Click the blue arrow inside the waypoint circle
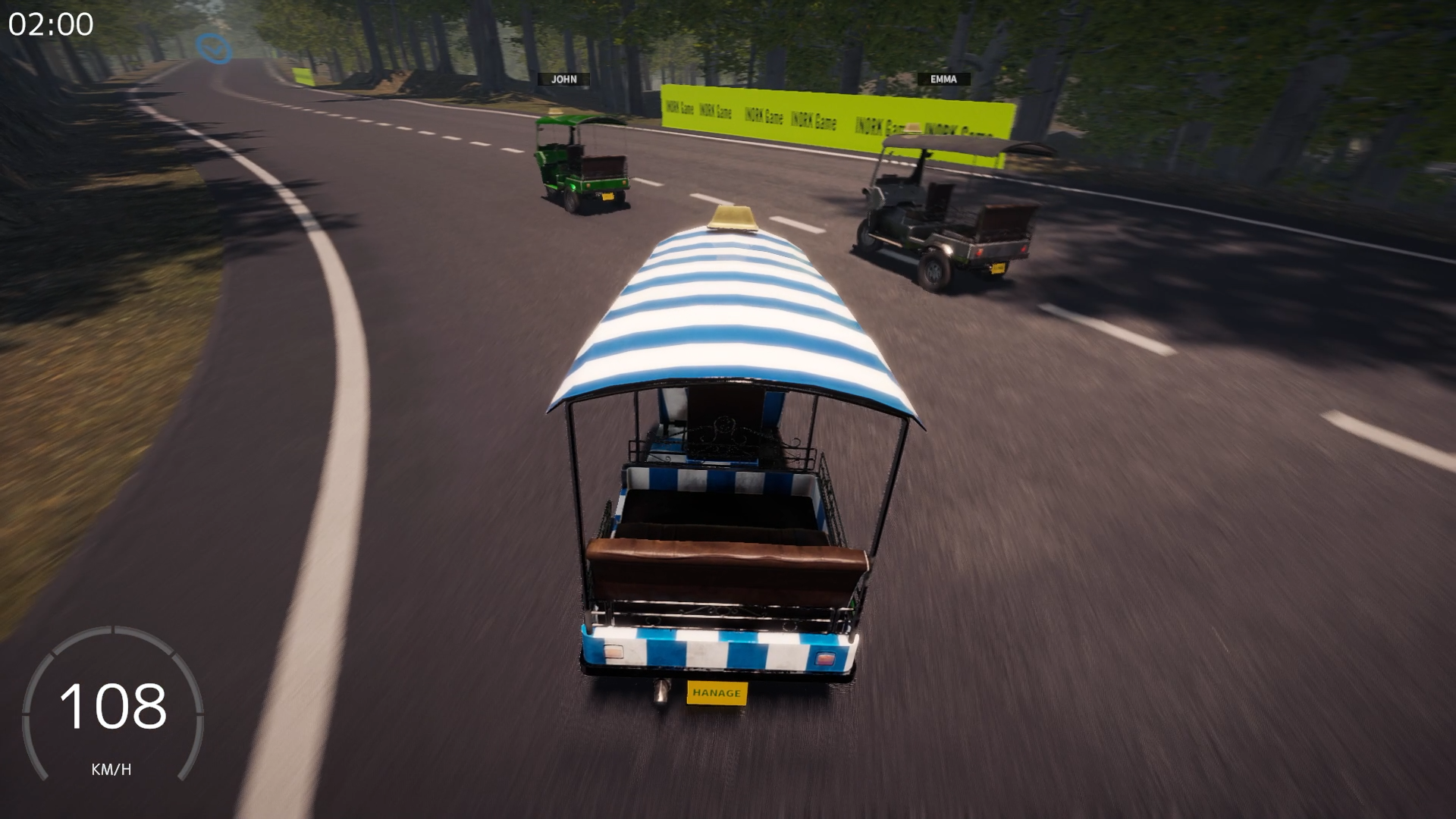This screenshot has height=819, width=1456. pyautogui.click(x=213, y=50)
